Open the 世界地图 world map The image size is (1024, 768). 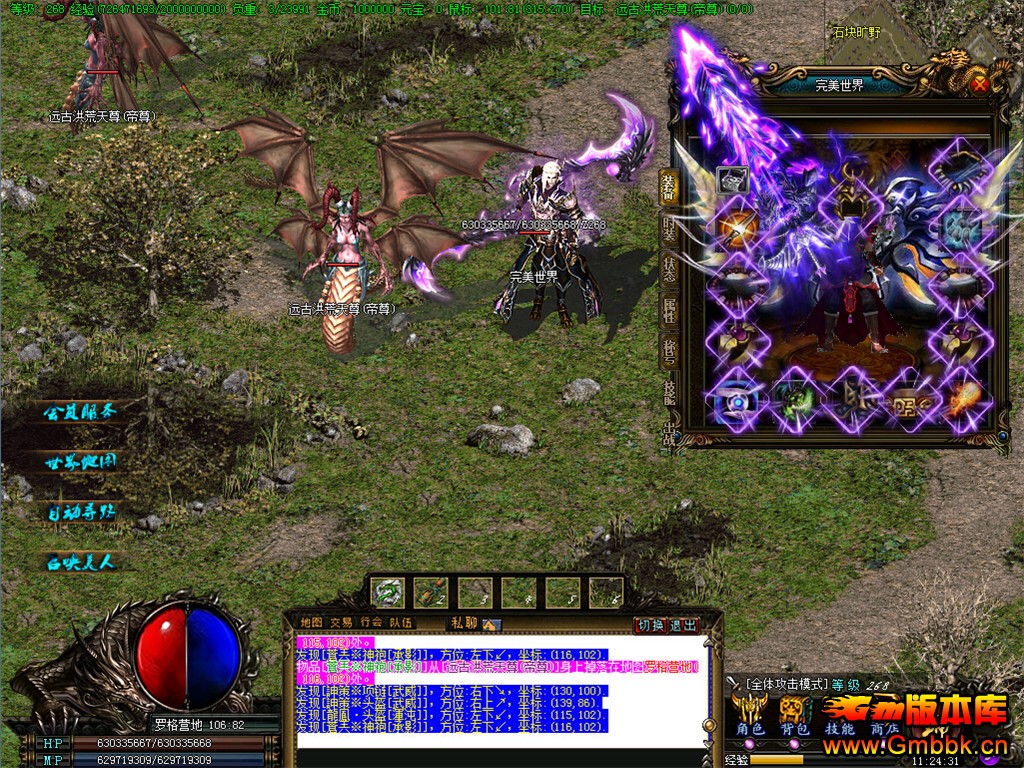[81, 462]
